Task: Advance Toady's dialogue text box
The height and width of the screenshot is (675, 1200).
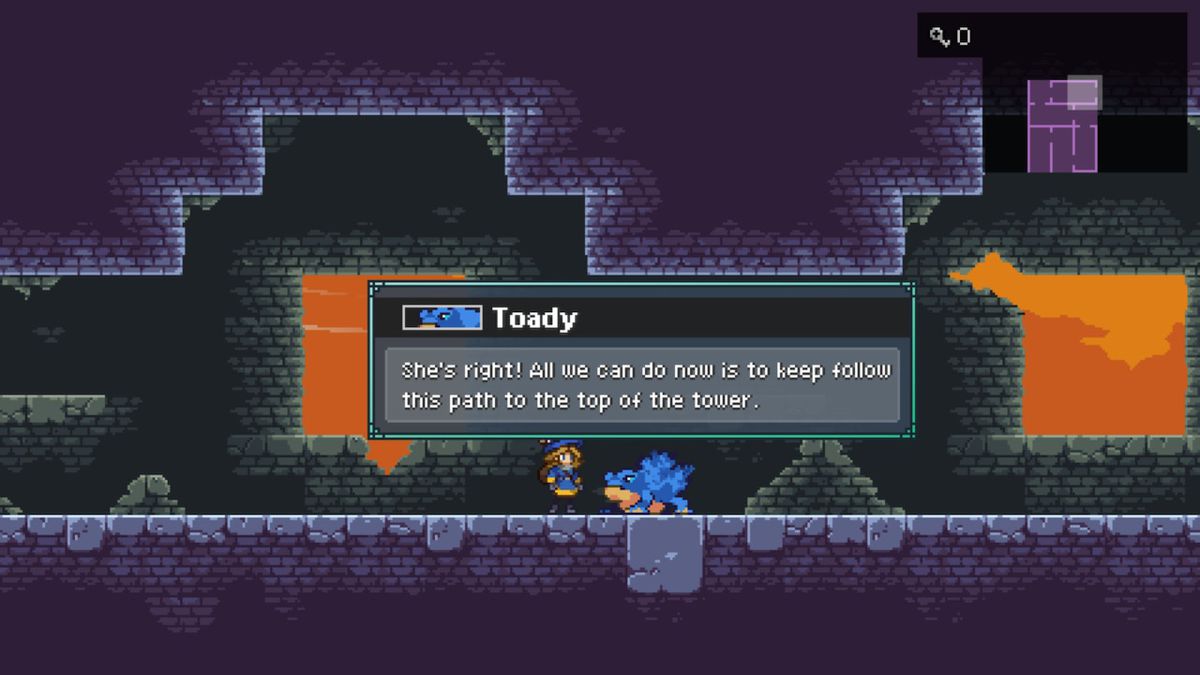Action: [642, 385]
